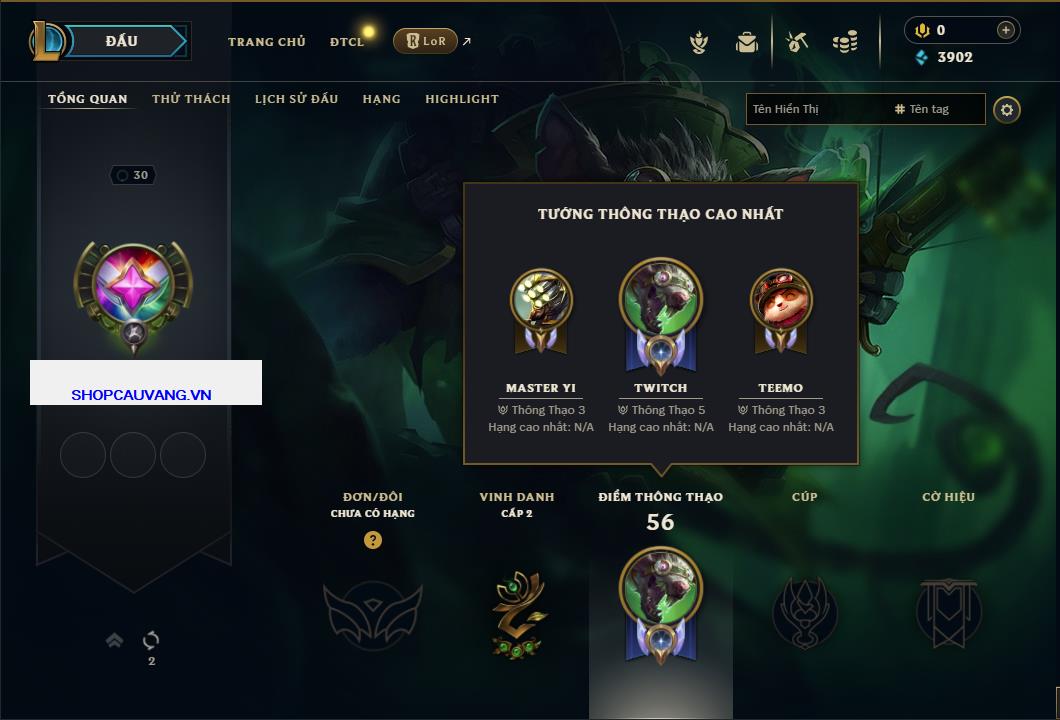Show the HIGHLIGHT tab

[462, 99]
